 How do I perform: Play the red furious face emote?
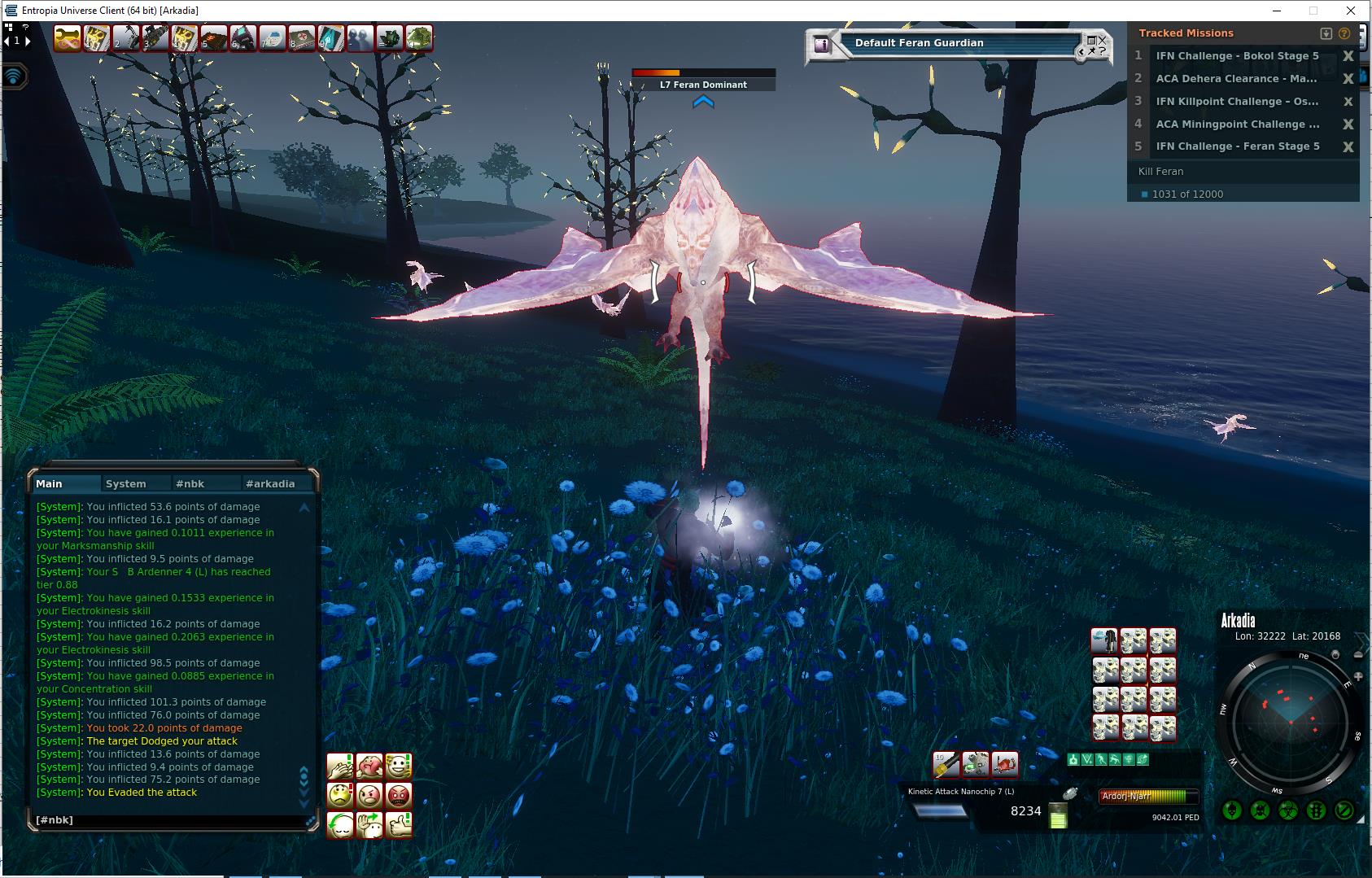(399, 795)
